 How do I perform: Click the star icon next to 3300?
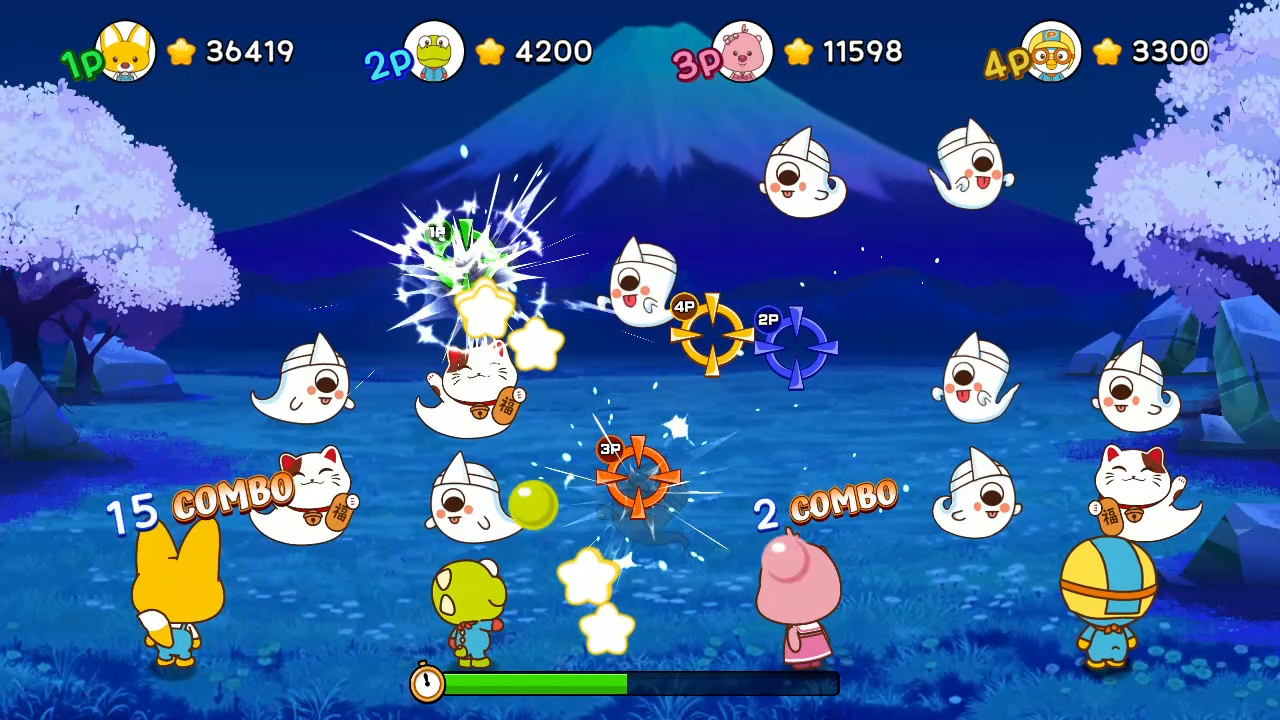point(1105,52)
